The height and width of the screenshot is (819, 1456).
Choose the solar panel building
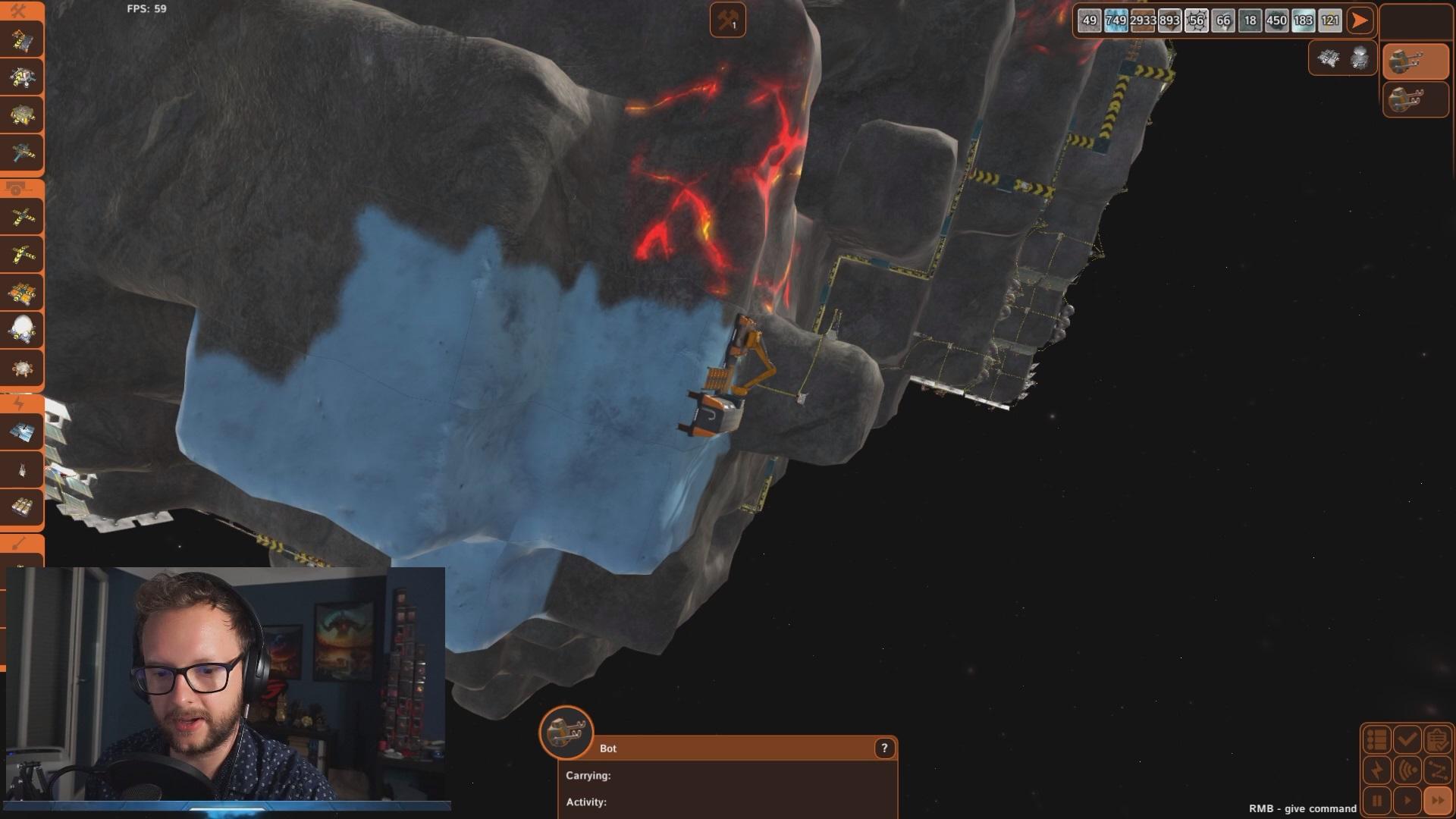point(22,433)
